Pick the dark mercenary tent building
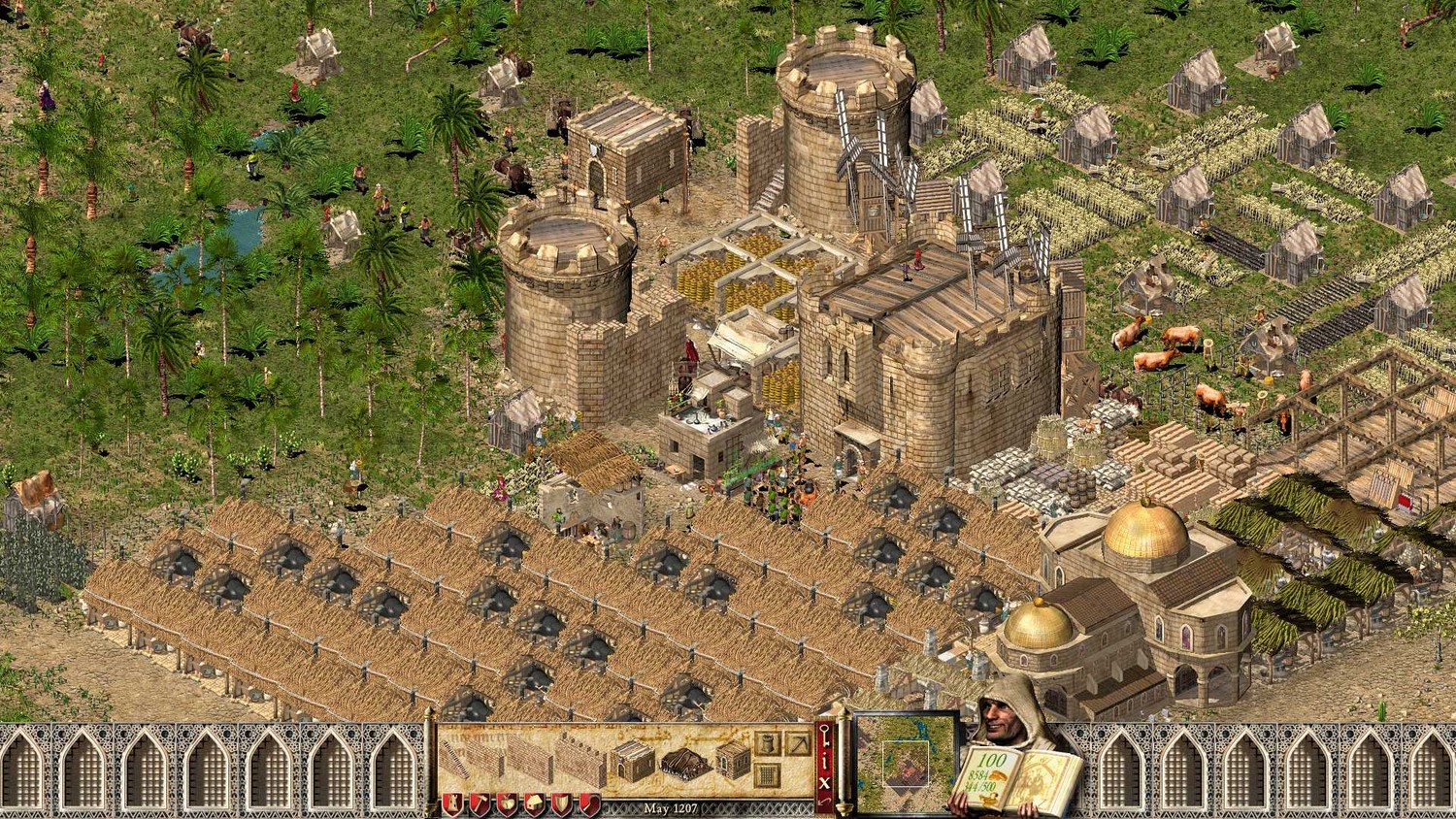The image size is (1456, 819). [686, 764]
